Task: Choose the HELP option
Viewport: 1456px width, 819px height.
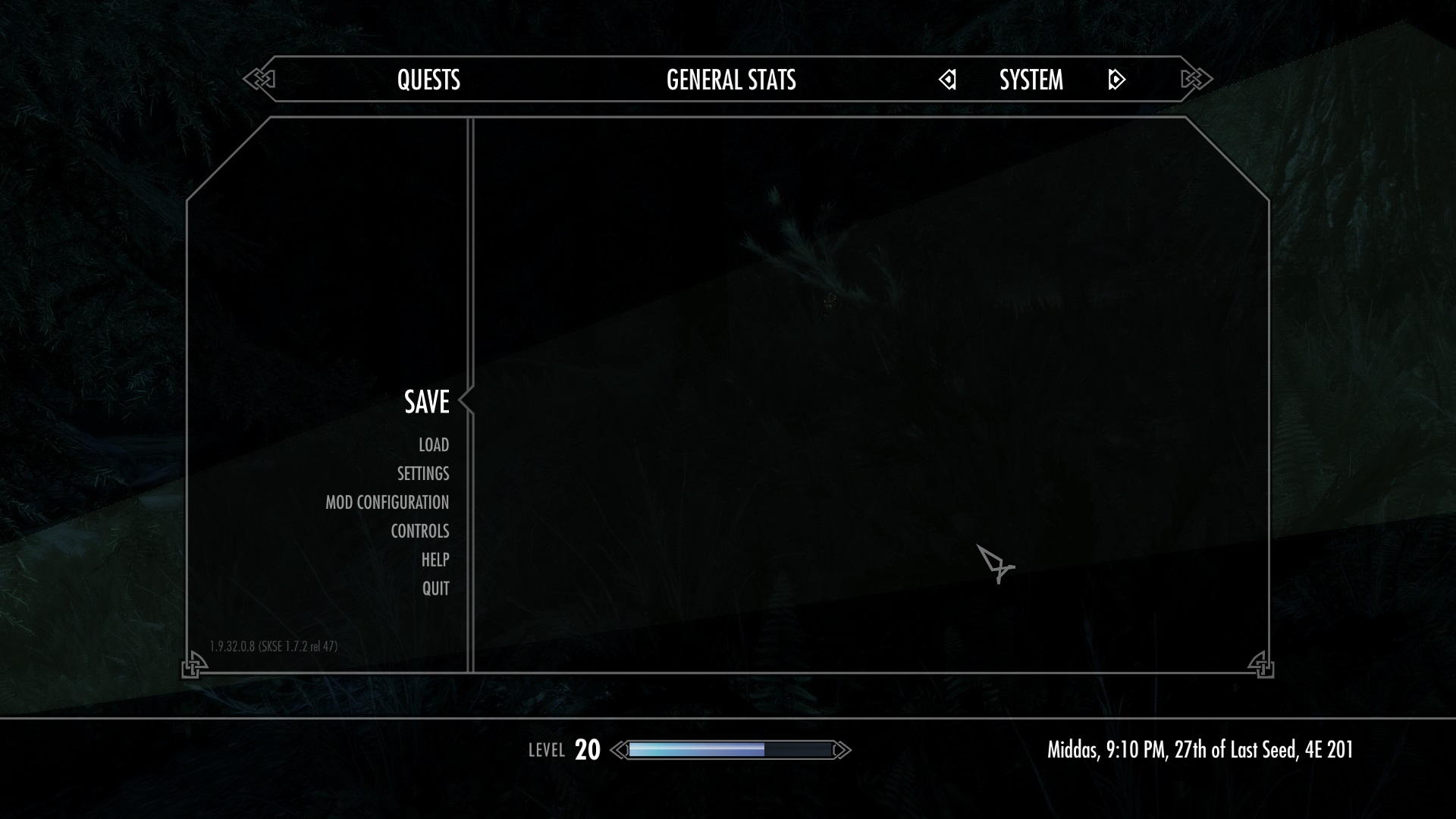Action: tap(436, 560)
